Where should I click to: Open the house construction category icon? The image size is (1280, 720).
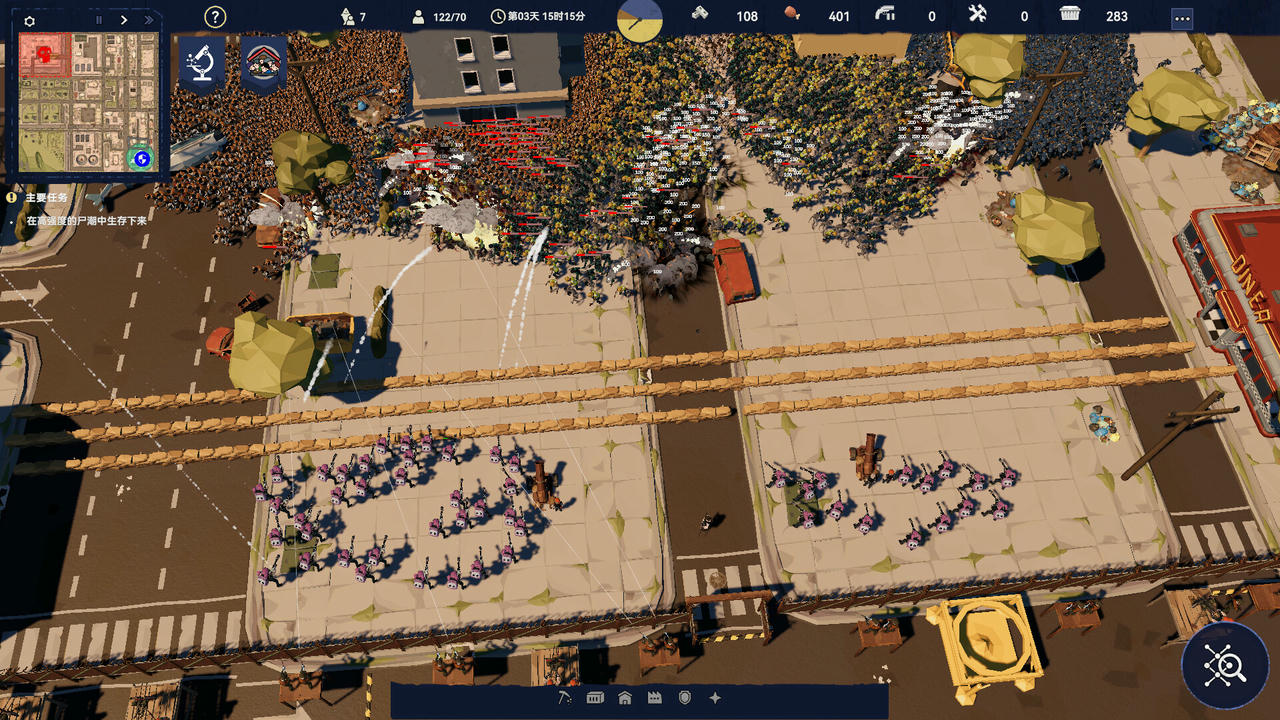[624, 699]
